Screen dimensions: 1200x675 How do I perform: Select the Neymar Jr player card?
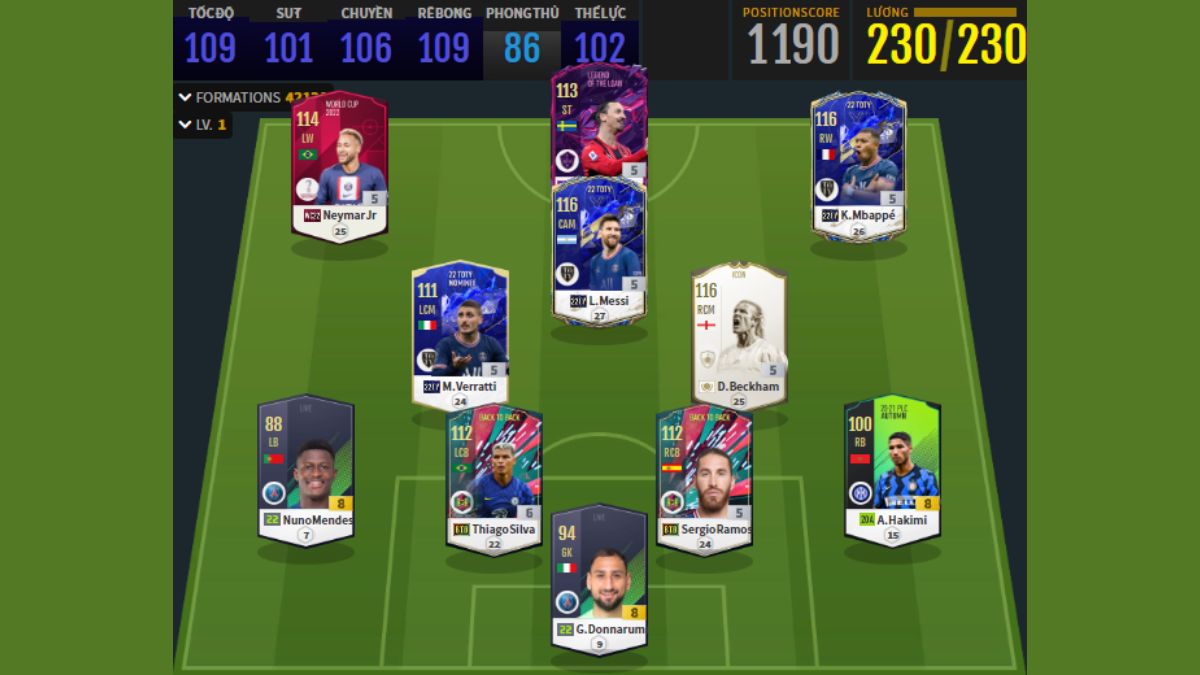tap(339, 165)
